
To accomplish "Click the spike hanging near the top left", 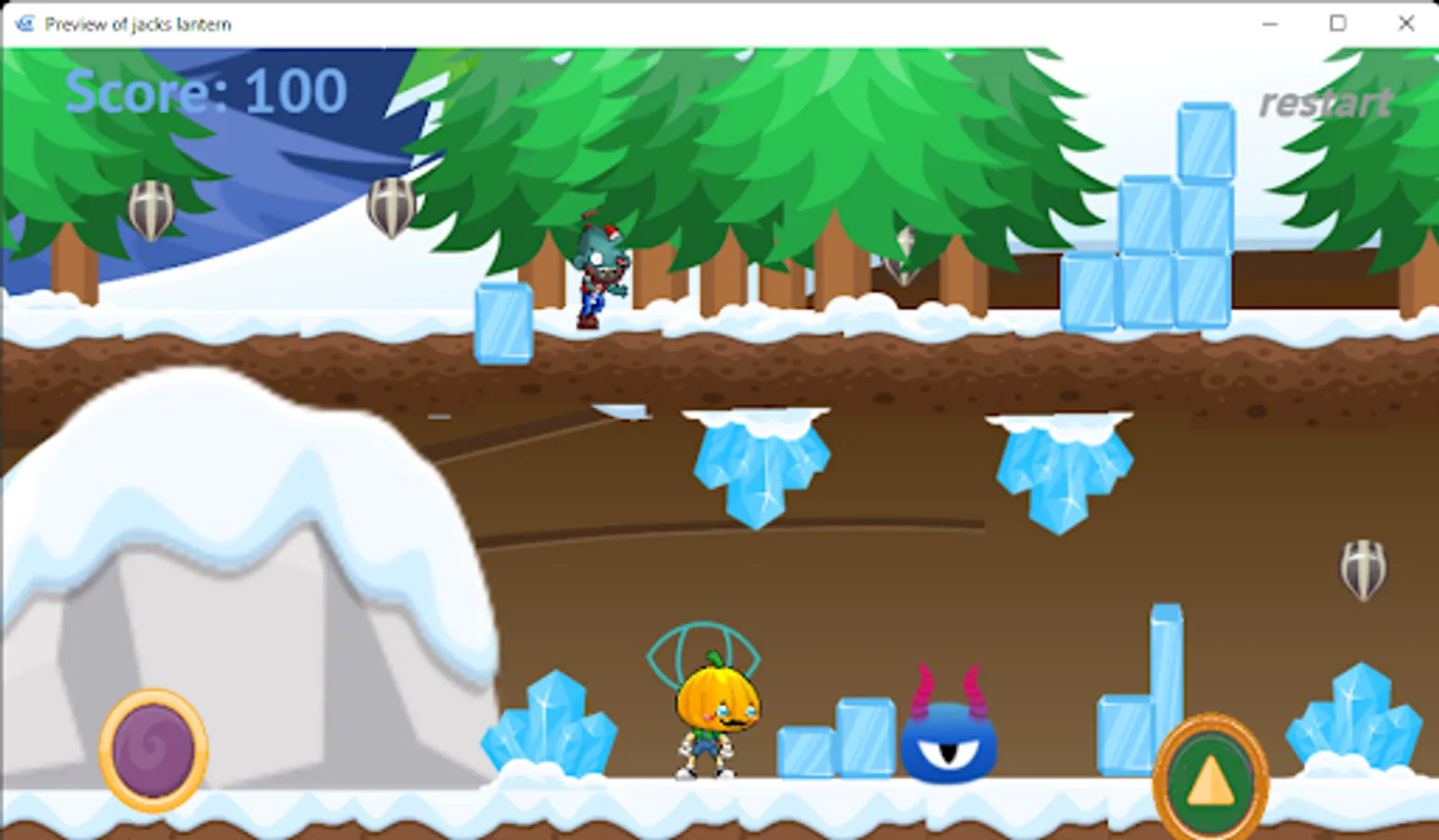I will 149,210.
